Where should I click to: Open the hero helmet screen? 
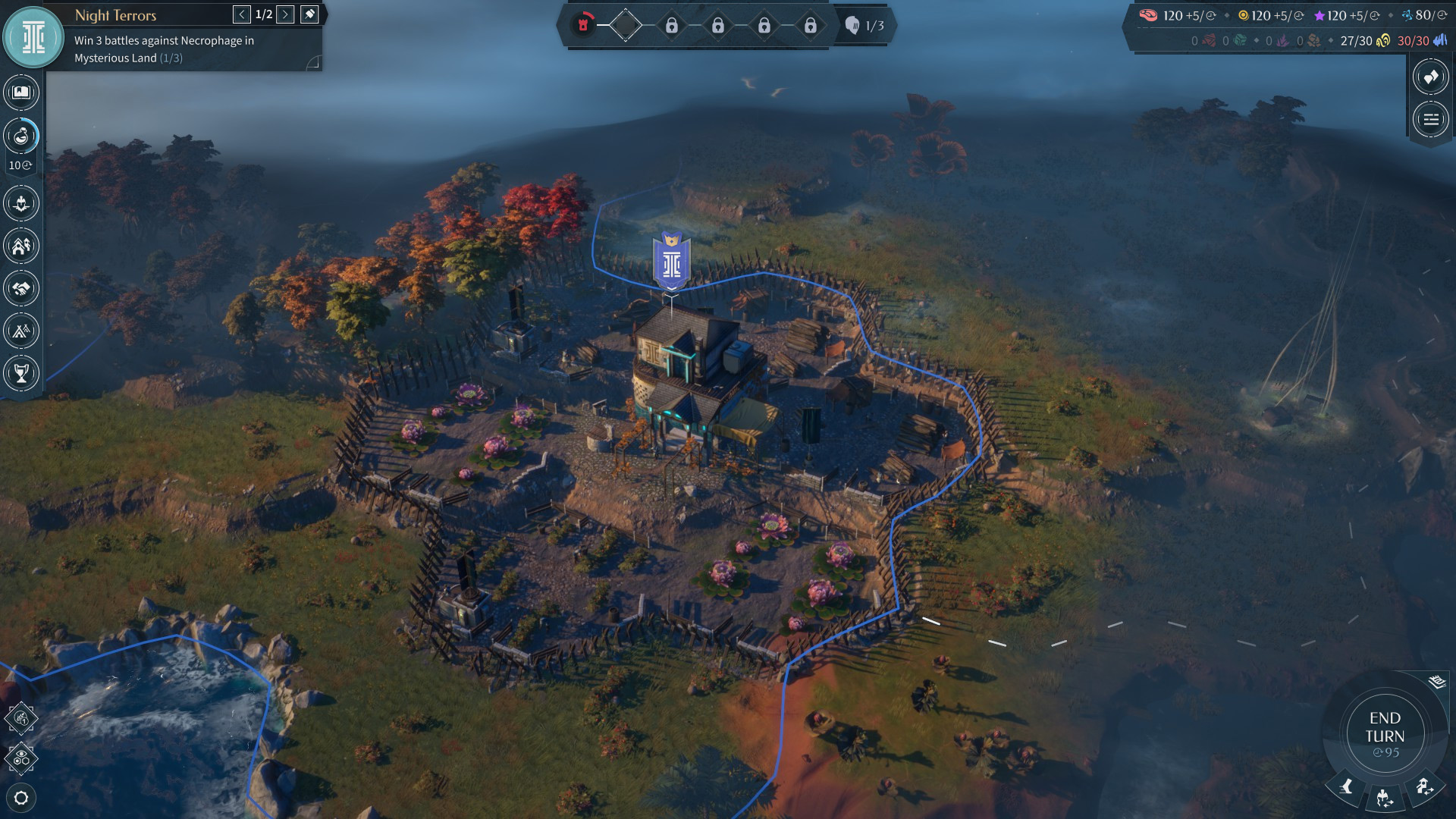point(21,203)
